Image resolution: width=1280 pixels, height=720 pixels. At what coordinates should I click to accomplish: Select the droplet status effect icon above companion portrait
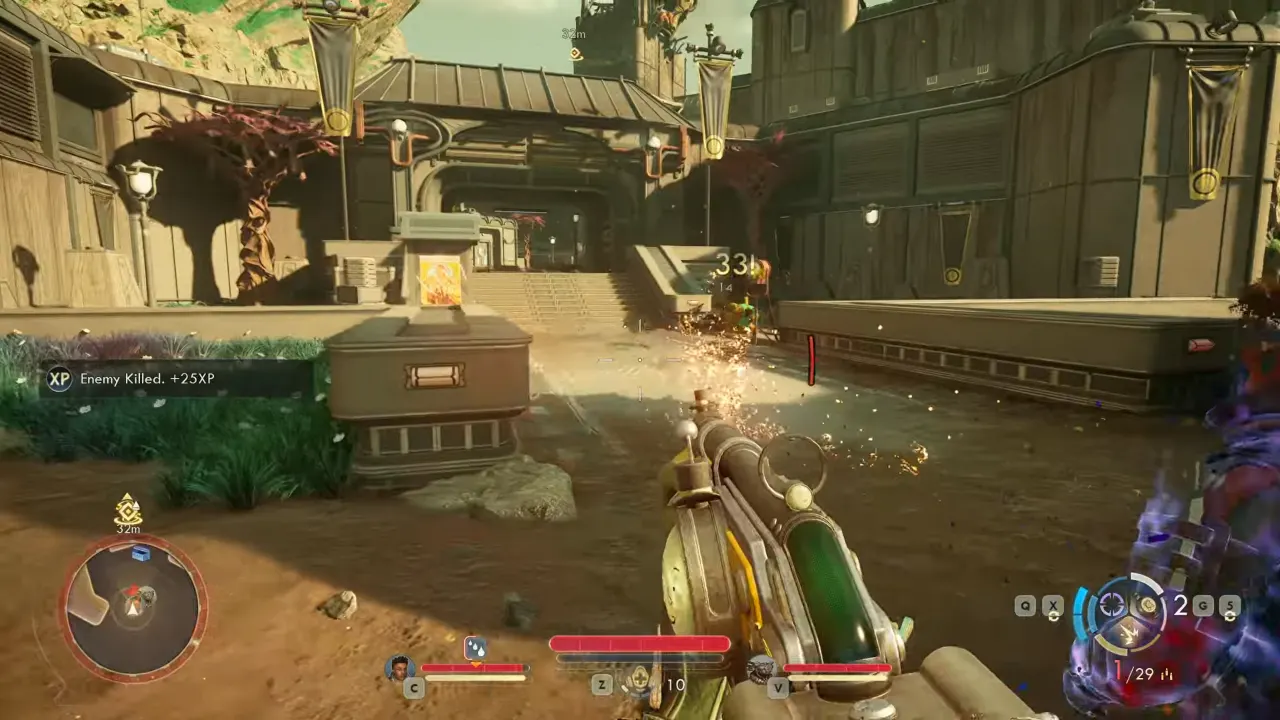coord(476,646)
